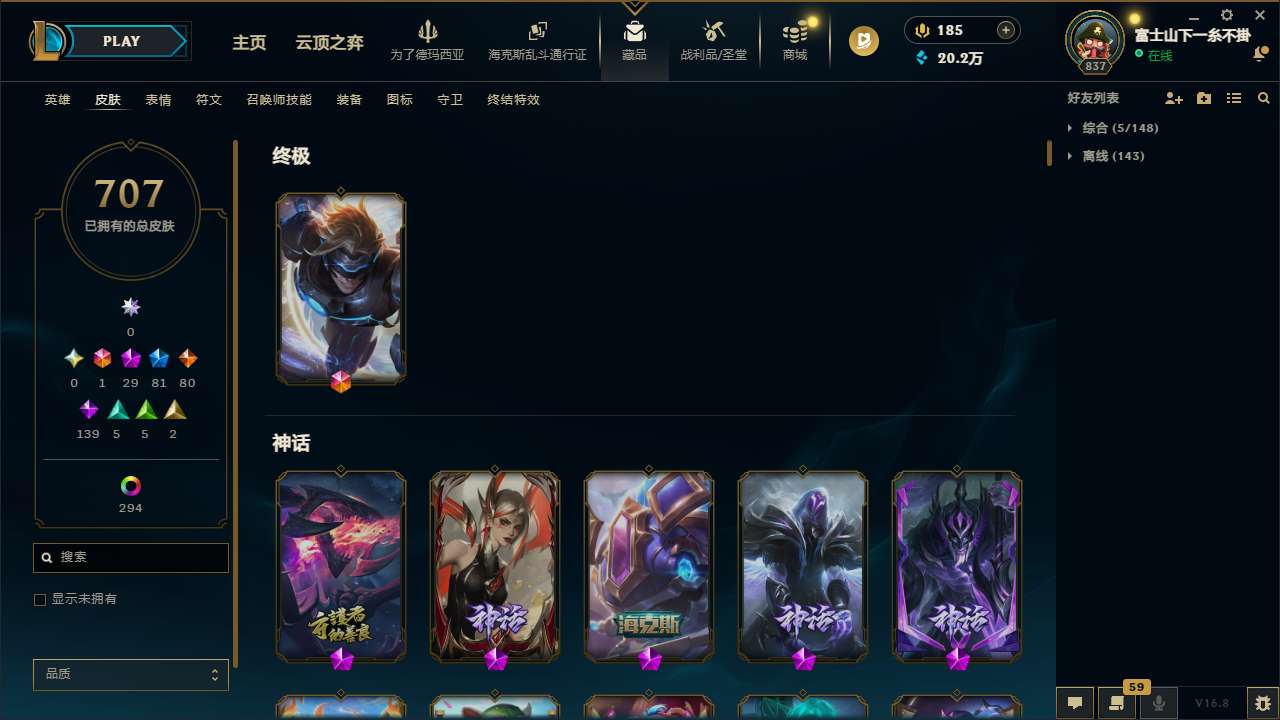Click the chat bubble icon in bottom bar
1280x720 pixels.
pyautogui.click(x=1074, y=703)
